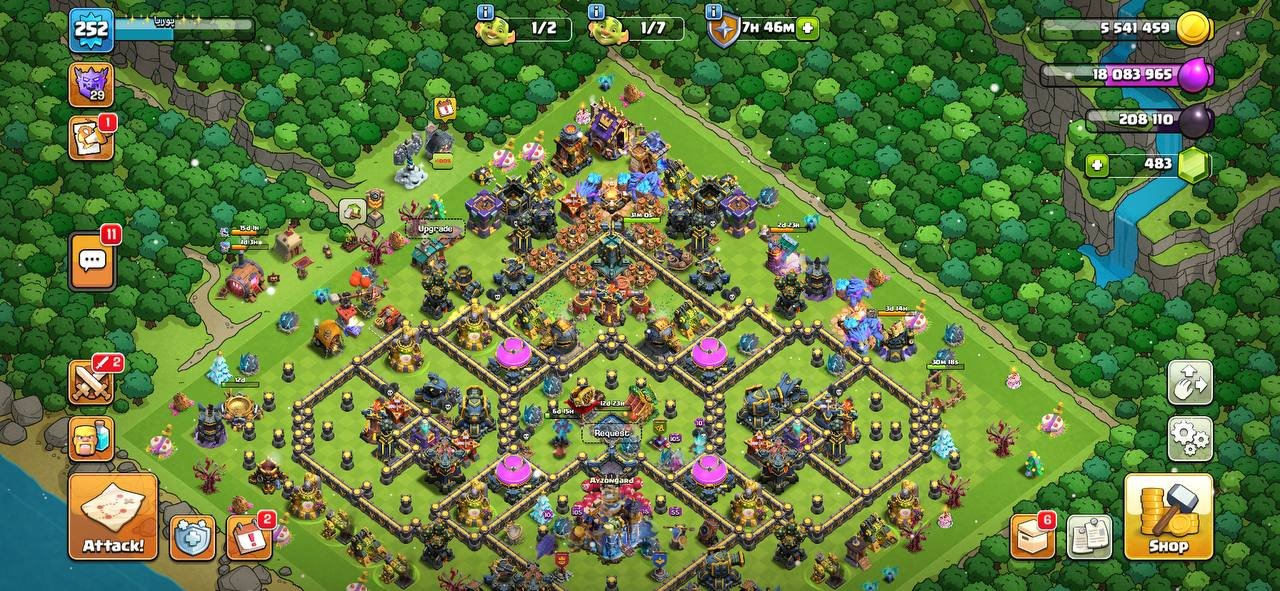
Task: Open the calendar events button
Action: (249, 537)
